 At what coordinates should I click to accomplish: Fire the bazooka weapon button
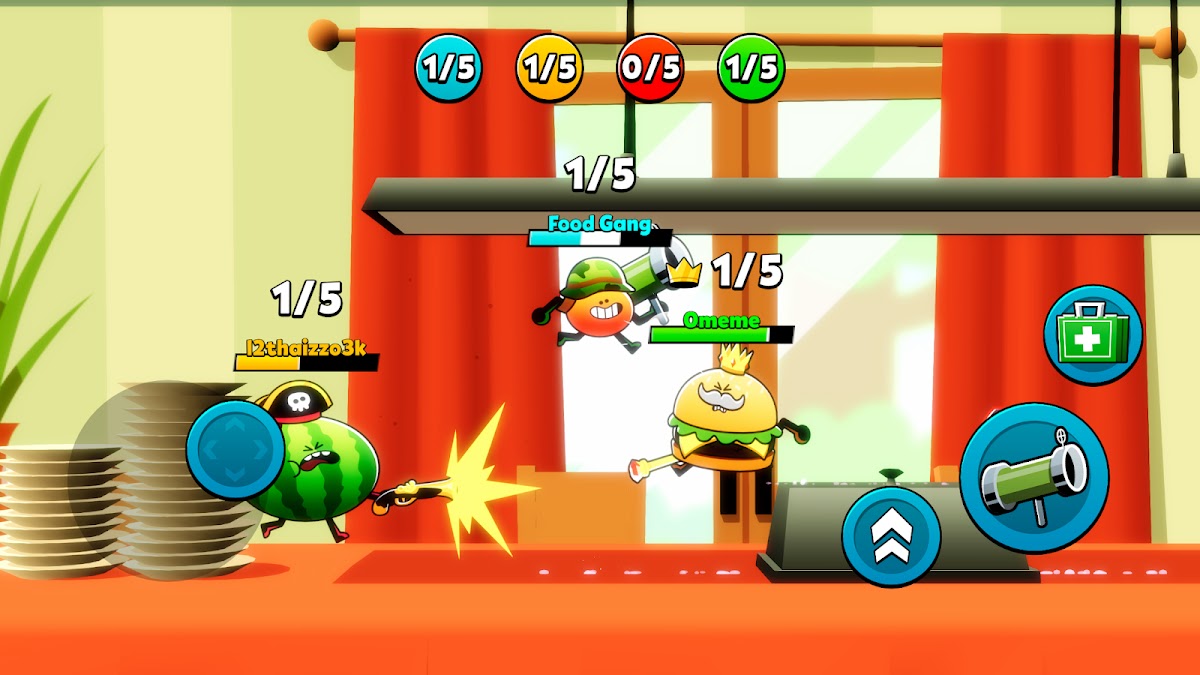click(x=1034, y=477)
